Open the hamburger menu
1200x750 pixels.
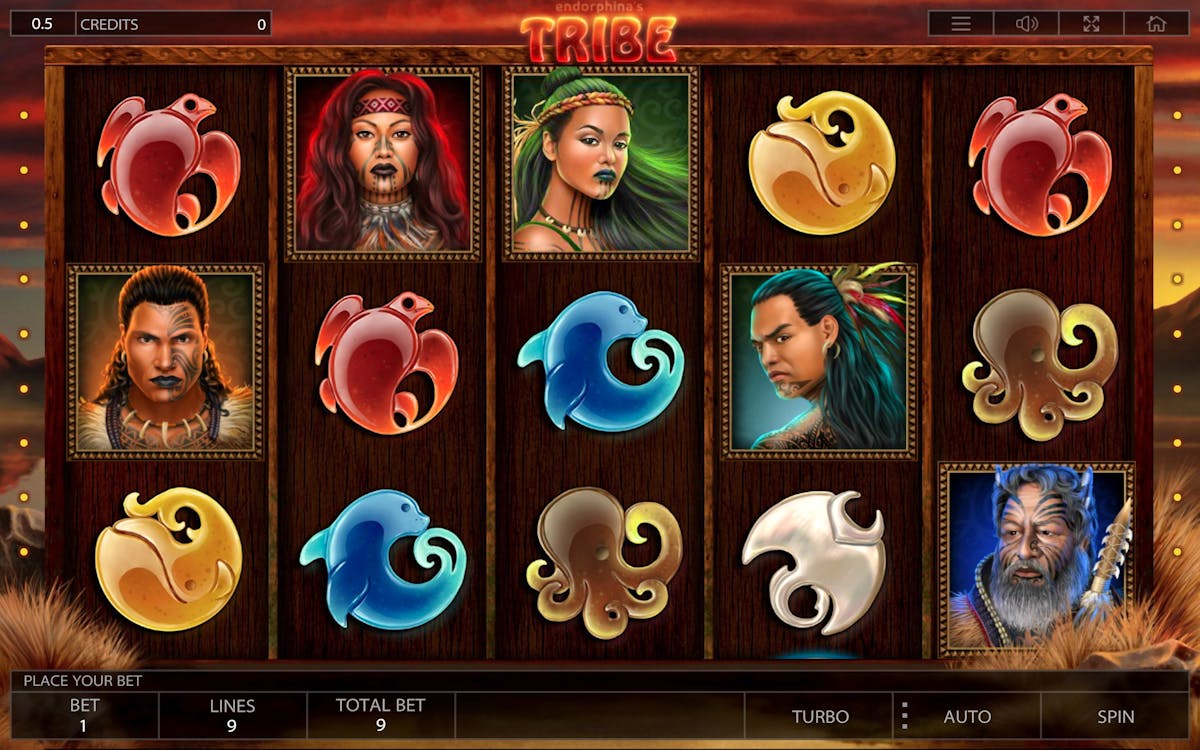point(961,24)
